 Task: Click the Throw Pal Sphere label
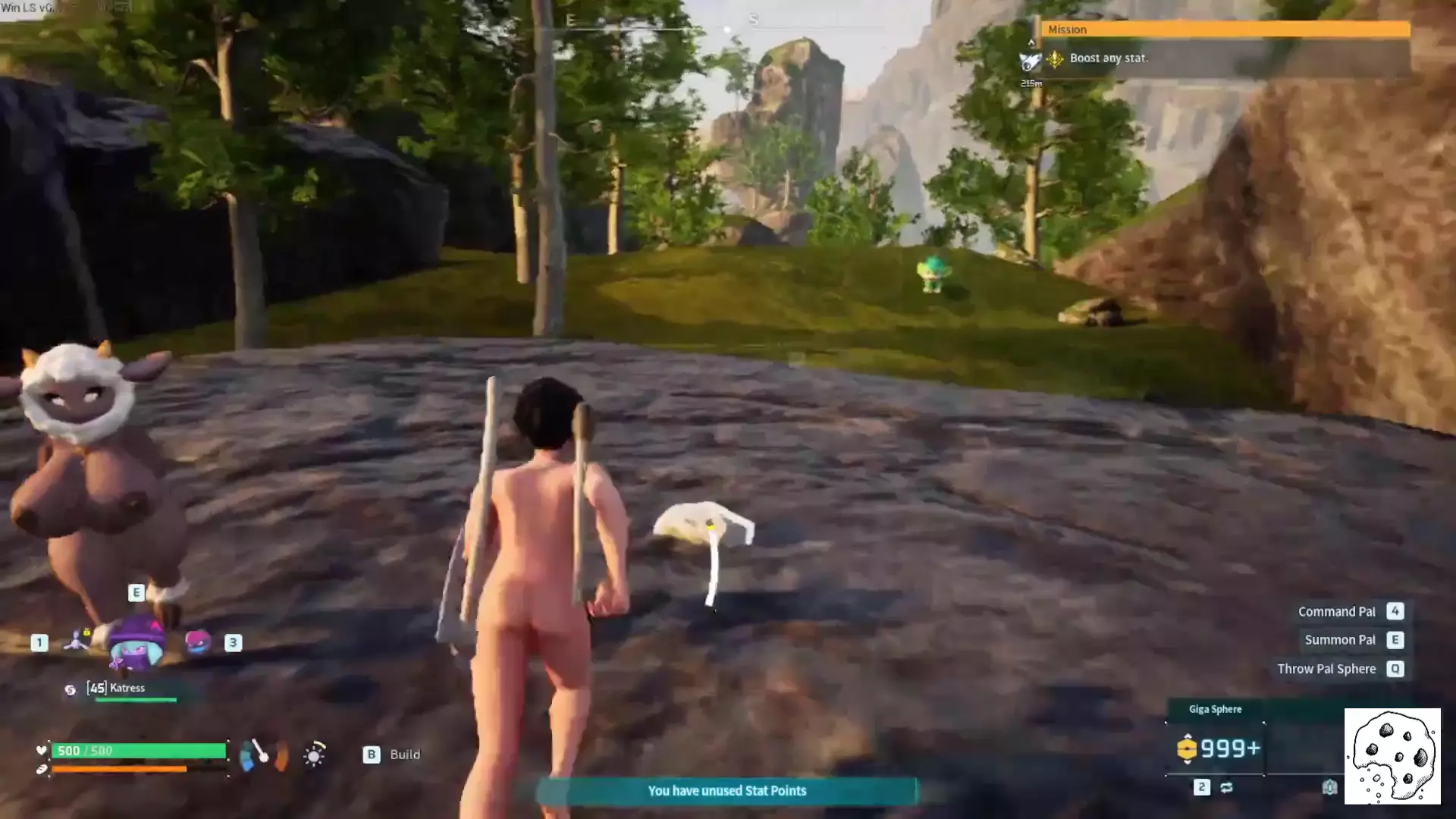point(1326,669)
